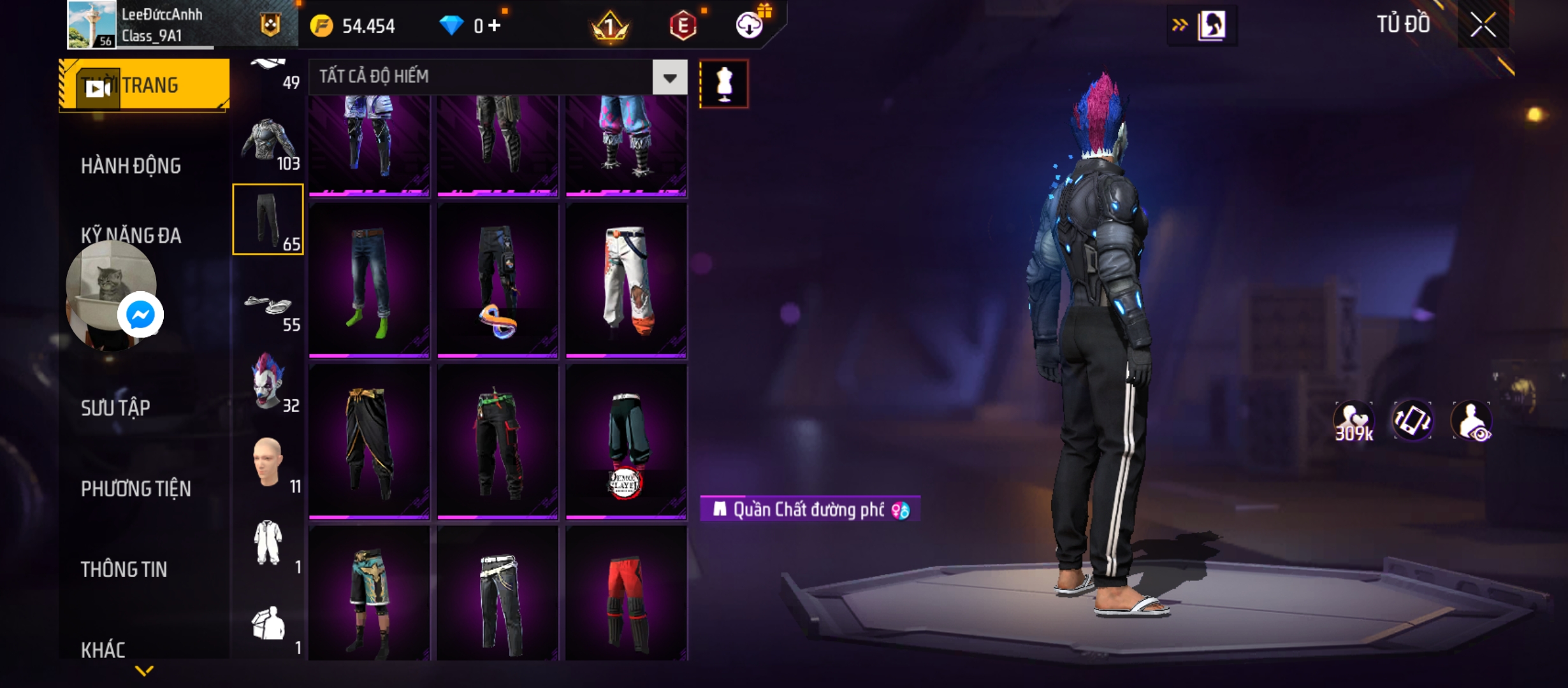Equip the red shorts with black leggings
1568x688 pixels.
pyautogui.click(x=626, y=594)
